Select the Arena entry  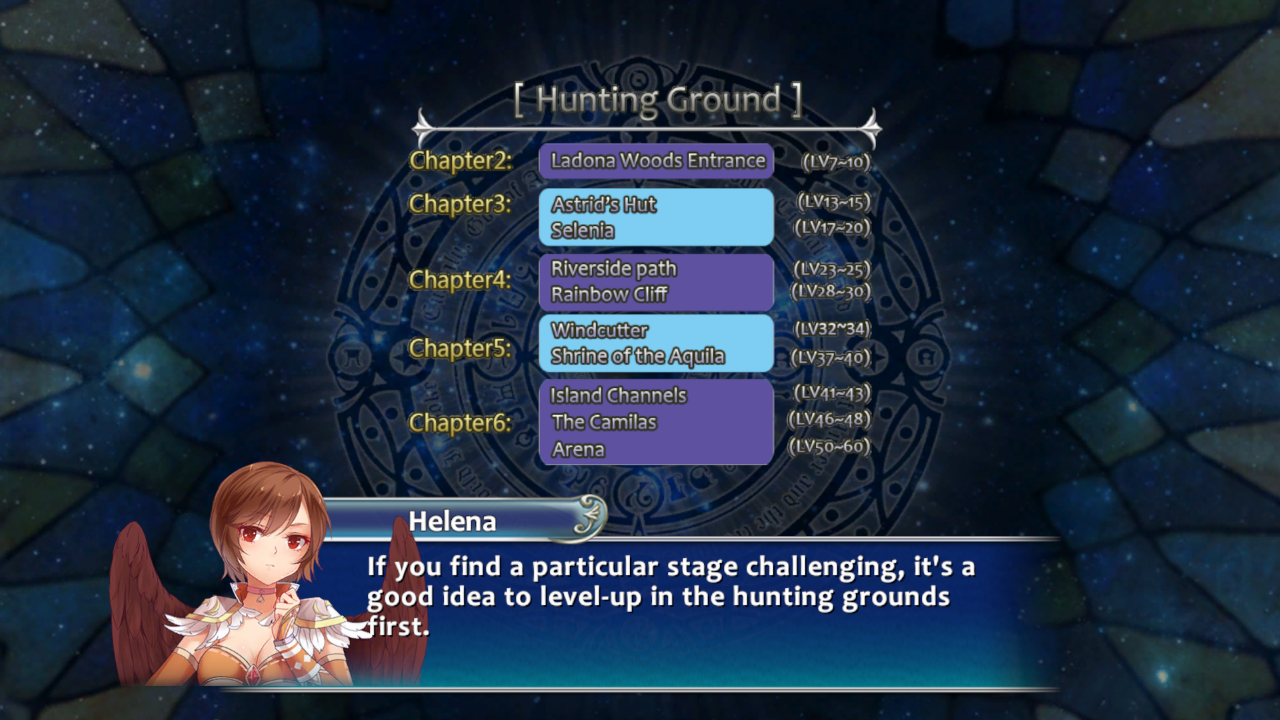pyautogui.click(x=578, y=450)
